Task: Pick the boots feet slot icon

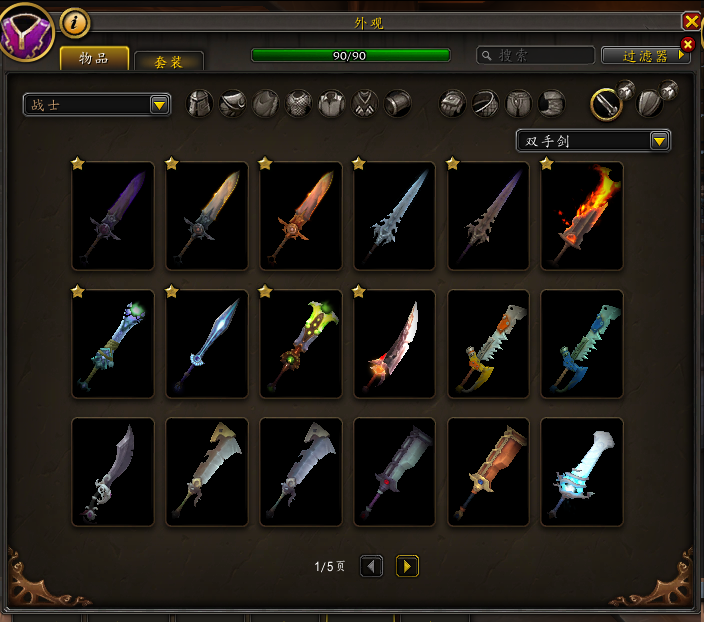Action: point(552,103)
